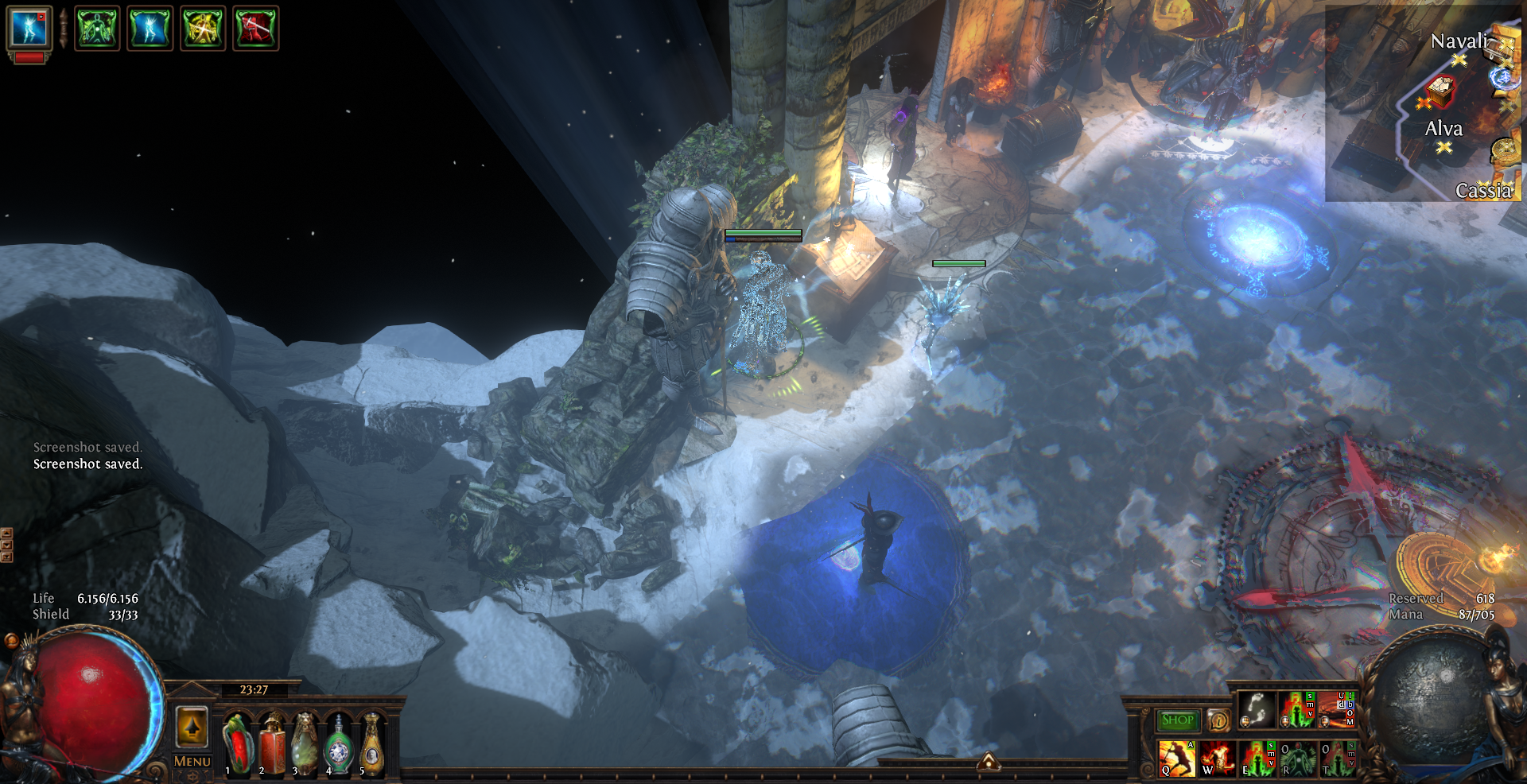Viewport: 1527px width, 784px height.
Task: Select the E green aura skill slot
Action: pos(1257,758)
